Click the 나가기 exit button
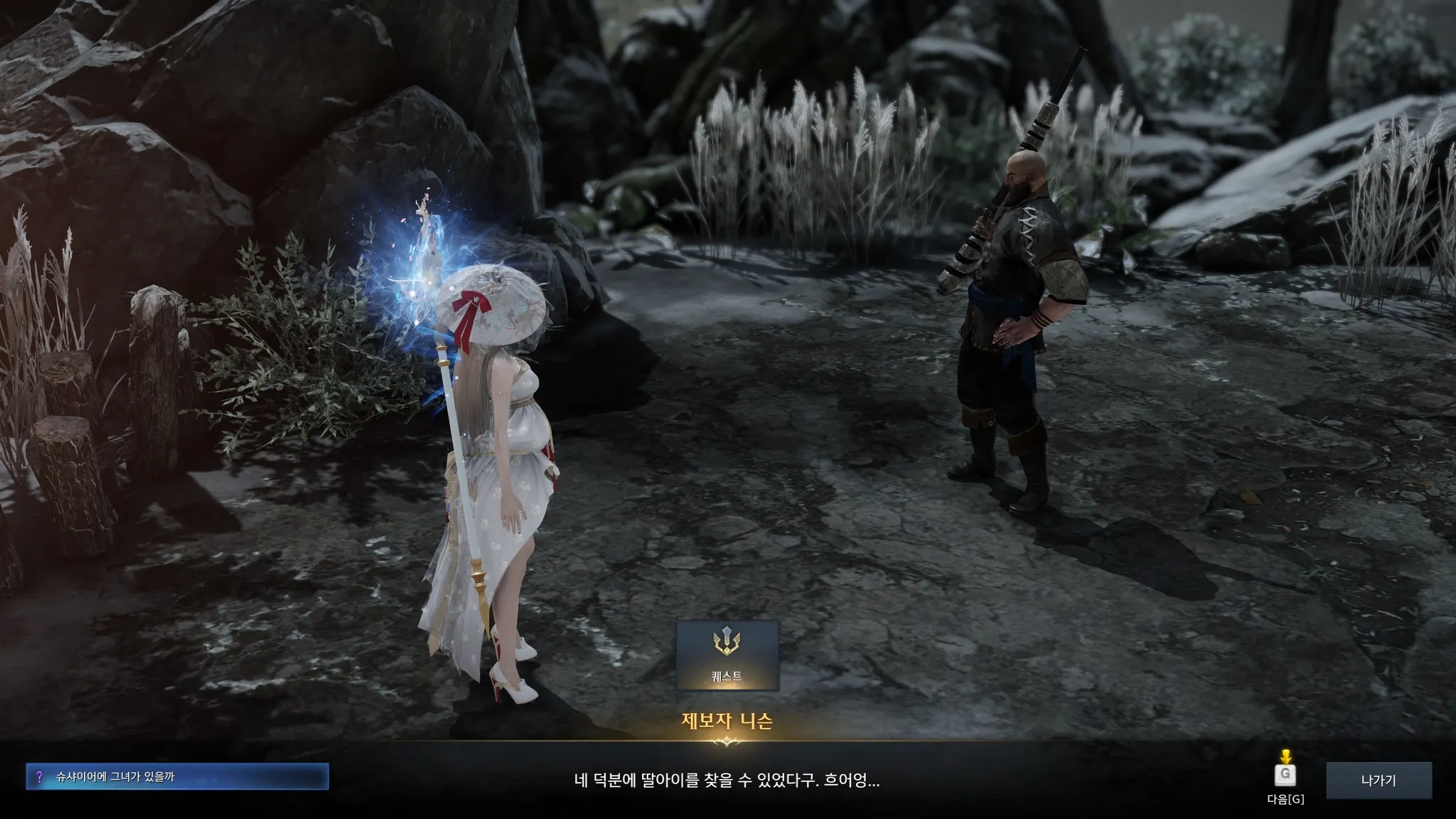The height and width of the screenshot is (819, 1456). (1378, 781)
